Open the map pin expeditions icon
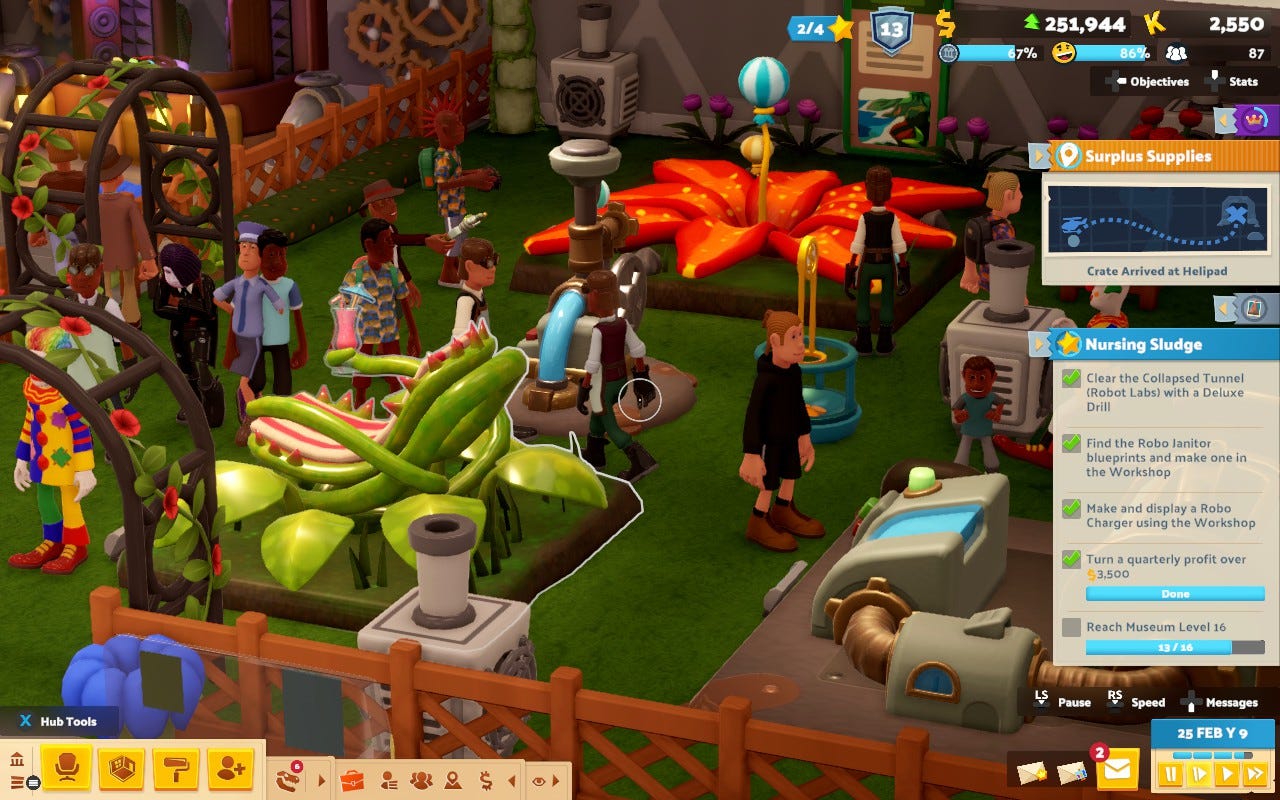This screenshot has height=800, width=1280. 453,780
